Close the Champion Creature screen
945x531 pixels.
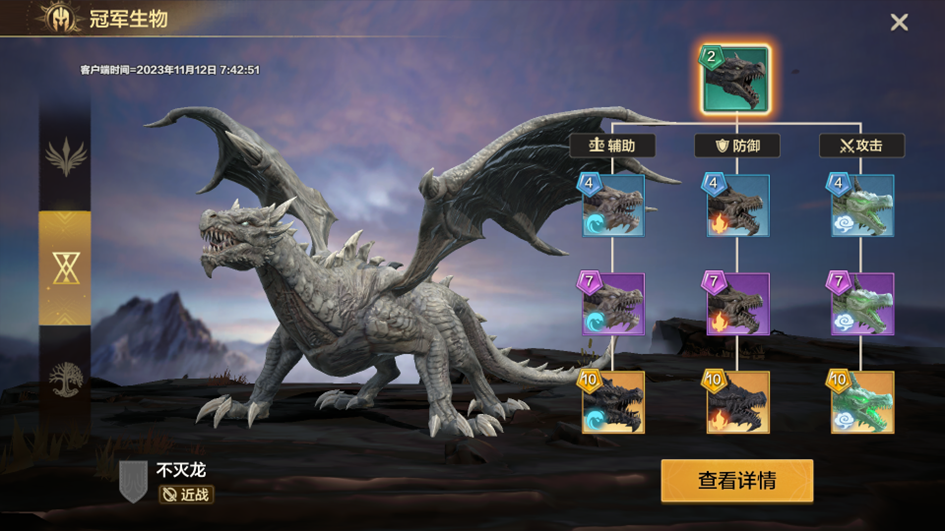[x=899, y=22]
